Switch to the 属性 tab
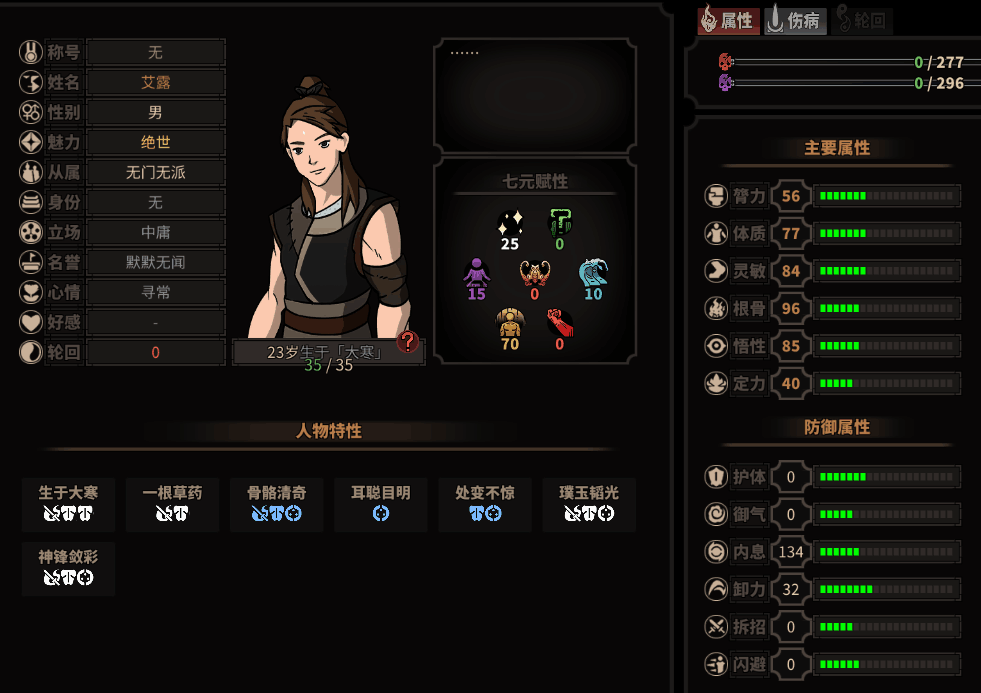 [727, 21]
